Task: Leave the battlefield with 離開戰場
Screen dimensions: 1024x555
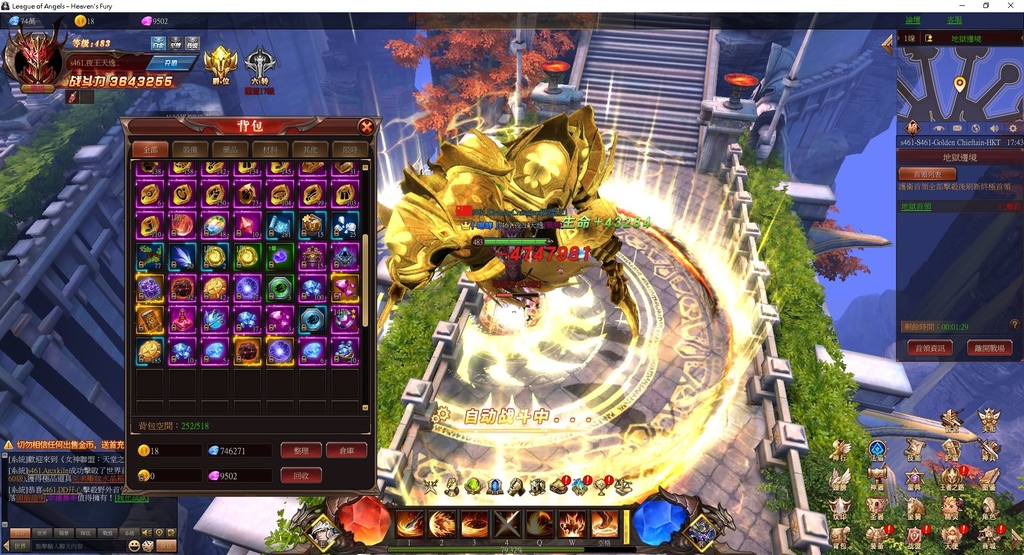Action: (989, 348)
